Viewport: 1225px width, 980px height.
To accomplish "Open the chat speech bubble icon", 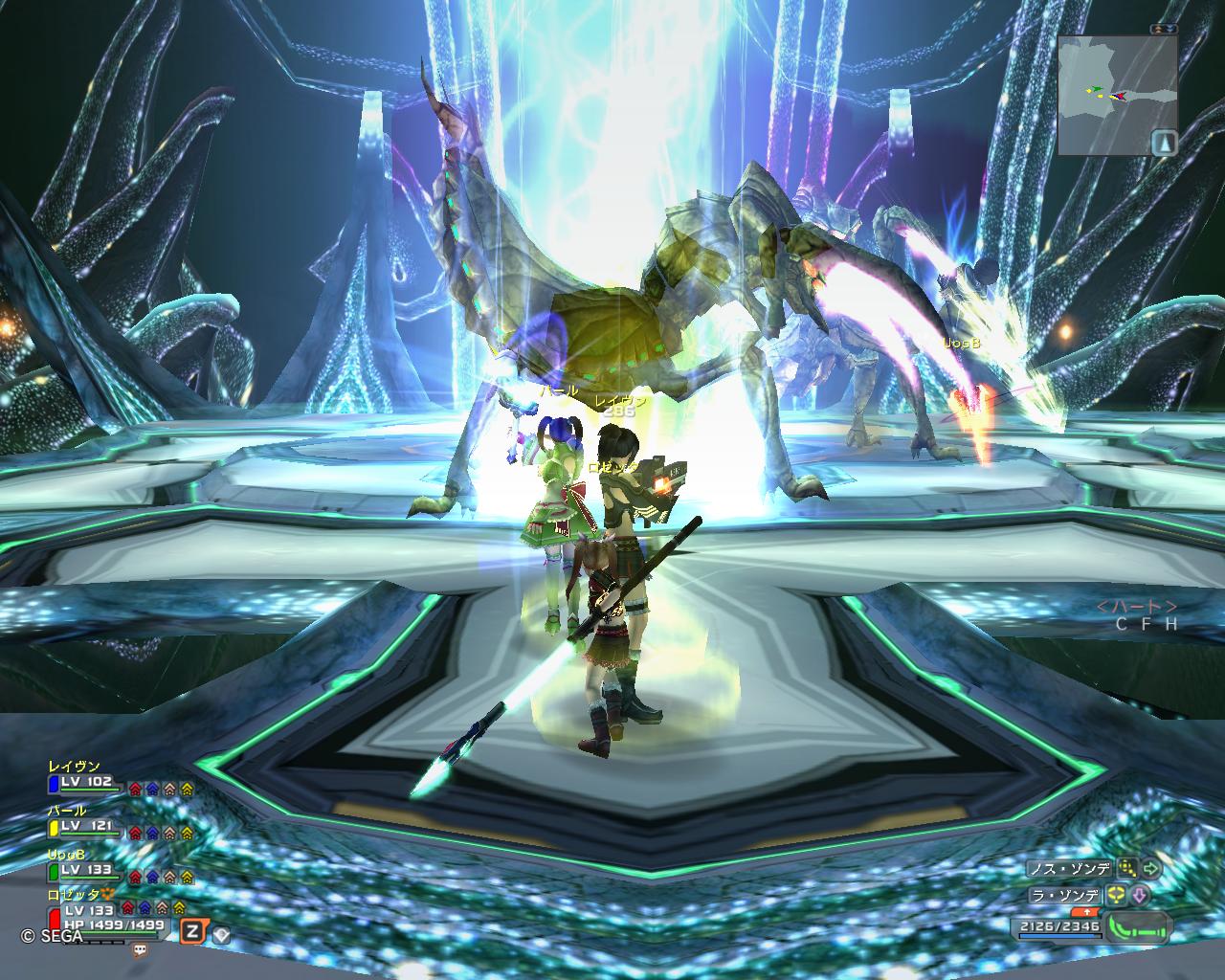I will [x=141, y=951].
